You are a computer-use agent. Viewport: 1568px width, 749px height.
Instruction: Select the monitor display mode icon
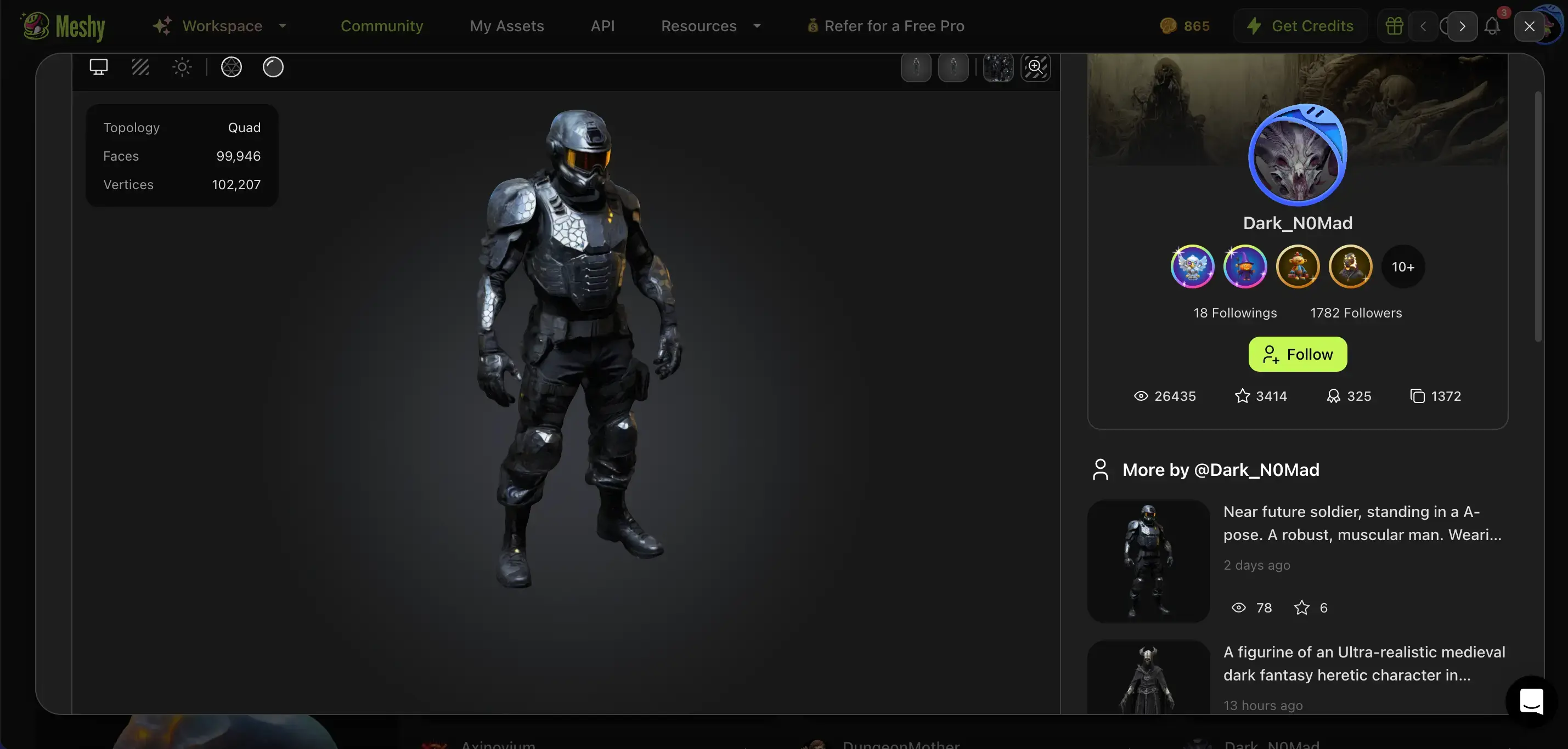coord(99,67)
